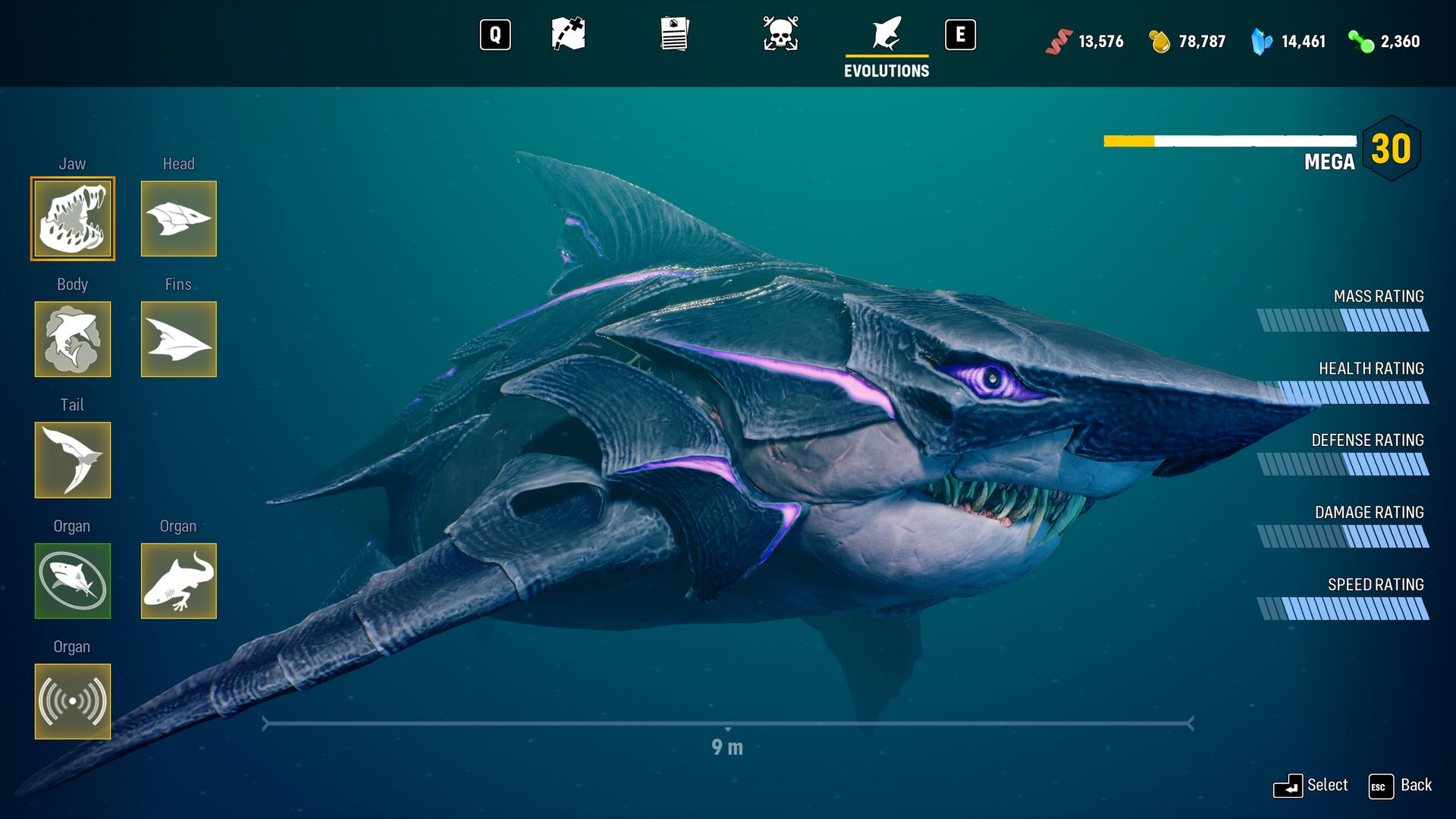
Task: Select the Fins evolution slot
Action: [178, 339]
